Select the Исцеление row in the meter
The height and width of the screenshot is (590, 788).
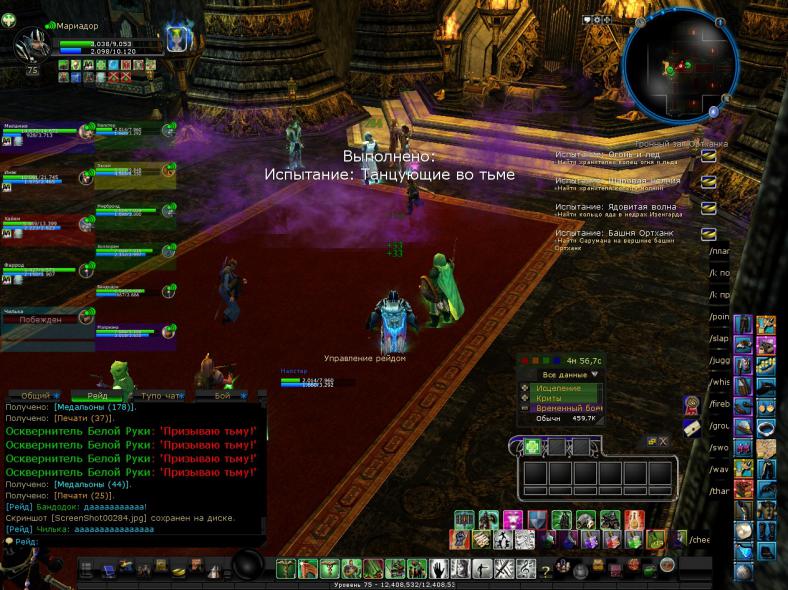558,387
